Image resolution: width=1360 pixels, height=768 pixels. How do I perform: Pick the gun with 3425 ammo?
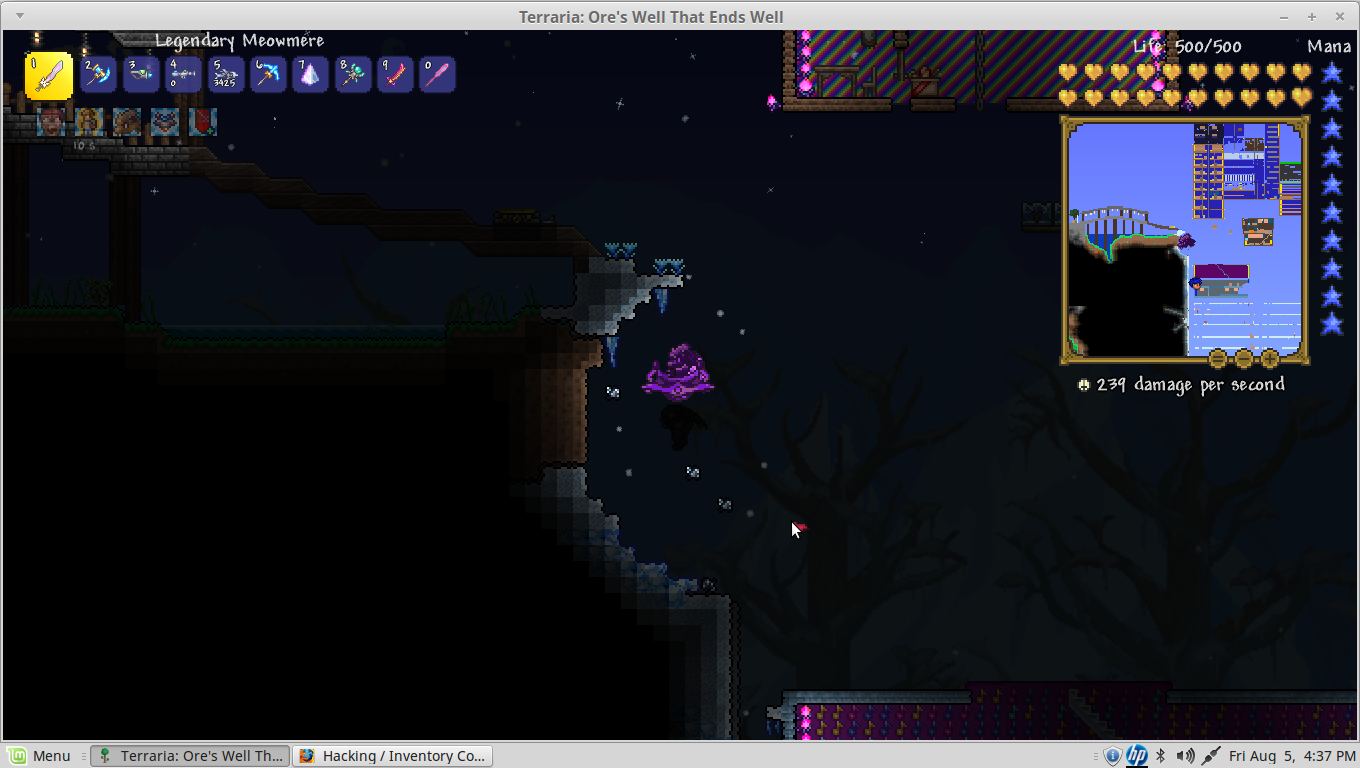[226, 75]
